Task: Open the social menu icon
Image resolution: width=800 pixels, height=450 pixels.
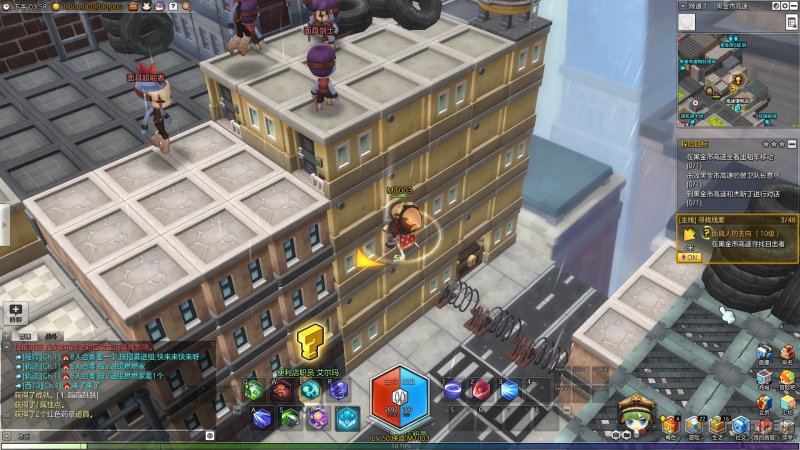Action: 741,425
